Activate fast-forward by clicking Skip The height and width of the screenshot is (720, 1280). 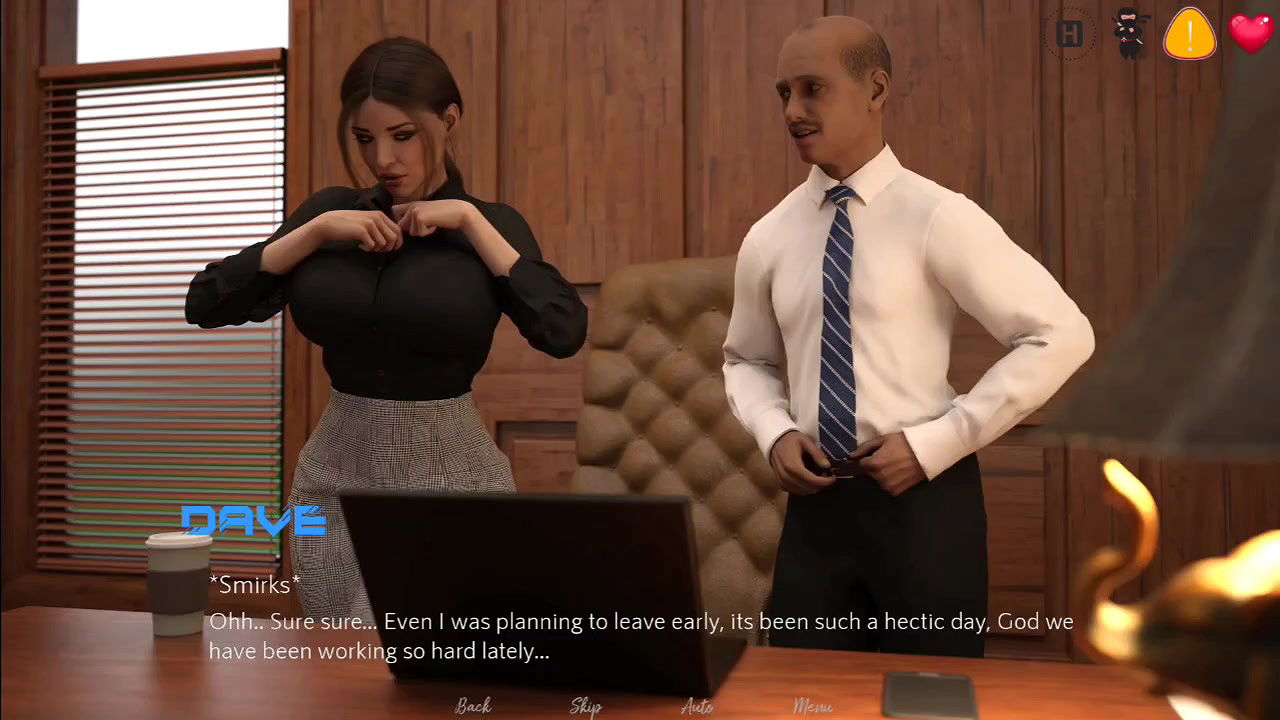[586, 706]
